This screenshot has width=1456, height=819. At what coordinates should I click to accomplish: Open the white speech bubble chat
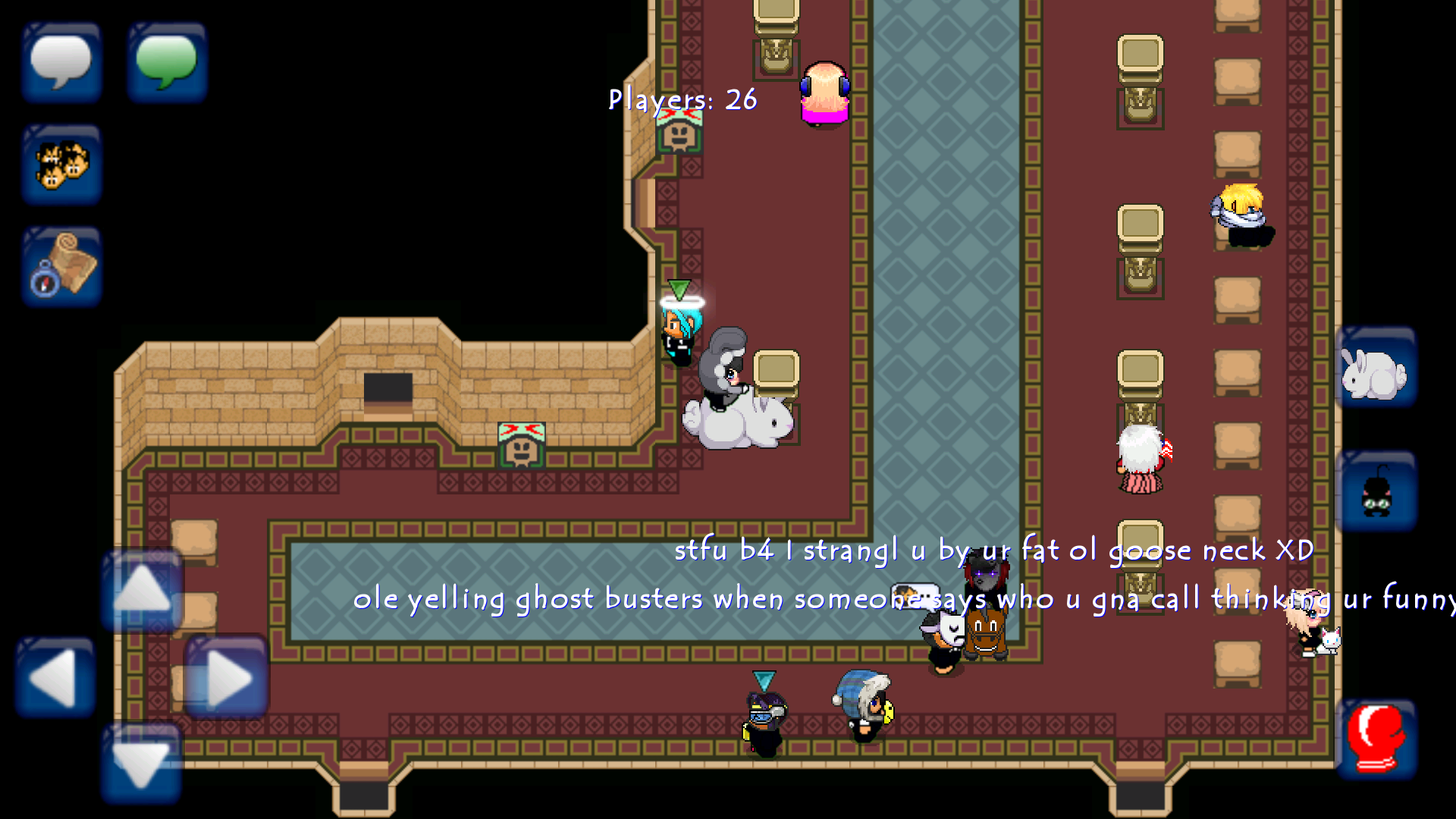pos(61,62)
